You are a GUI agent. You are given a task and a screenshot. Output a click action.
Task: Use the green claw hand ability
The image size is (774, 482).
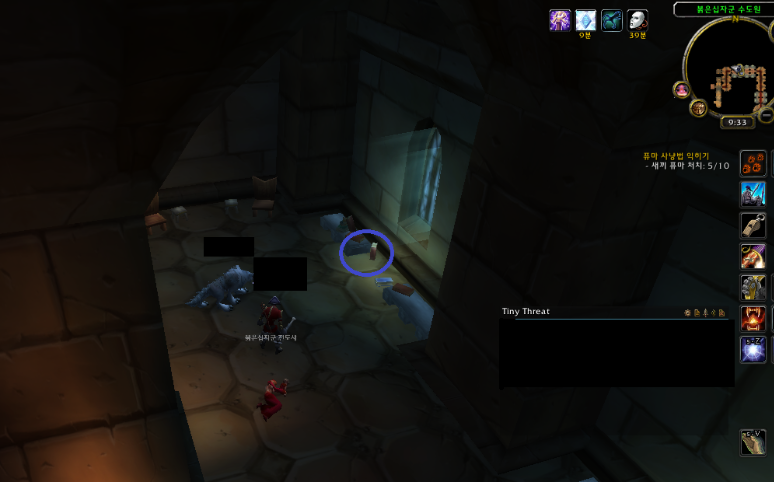(x=753, y=441)
